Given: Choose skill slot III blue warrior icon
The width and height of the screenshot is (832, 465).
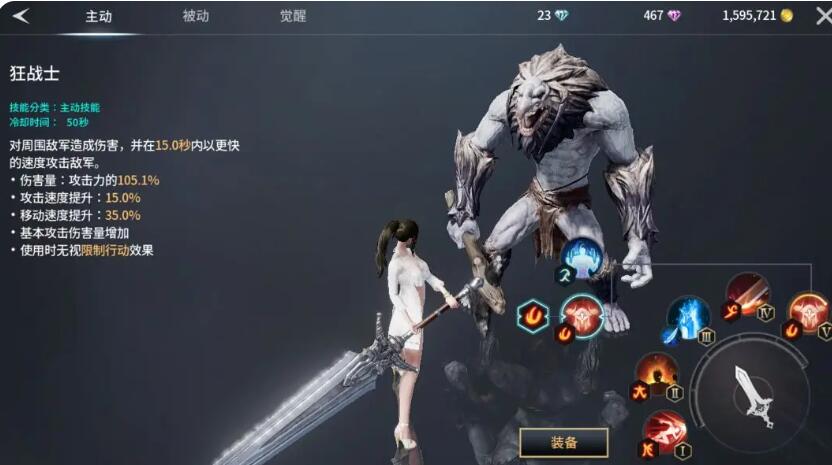Looking at the screenshot, I should [x=688, y=317].
